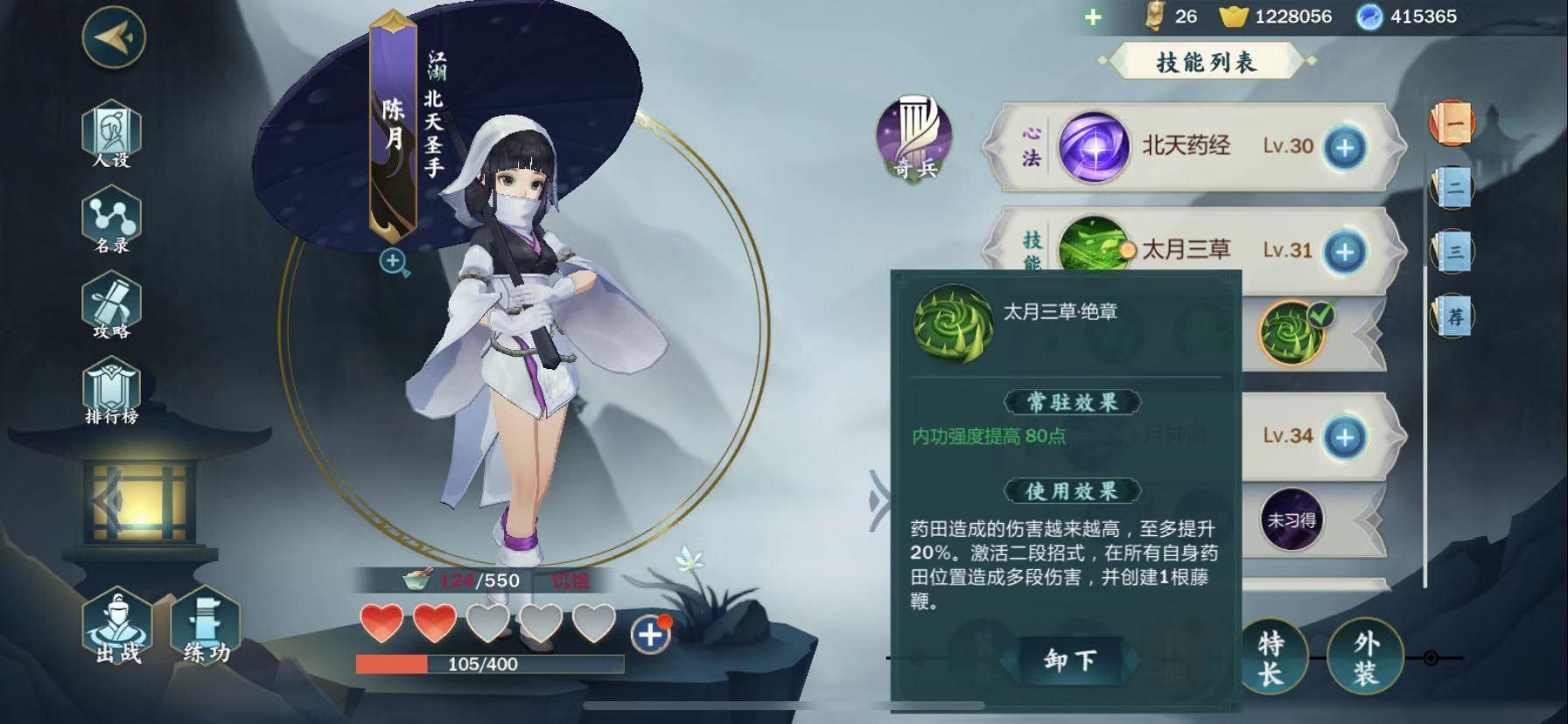Add hearts with the plus button
The width and height of the screenshot is (1568, 724).
[x=649, y=634]
